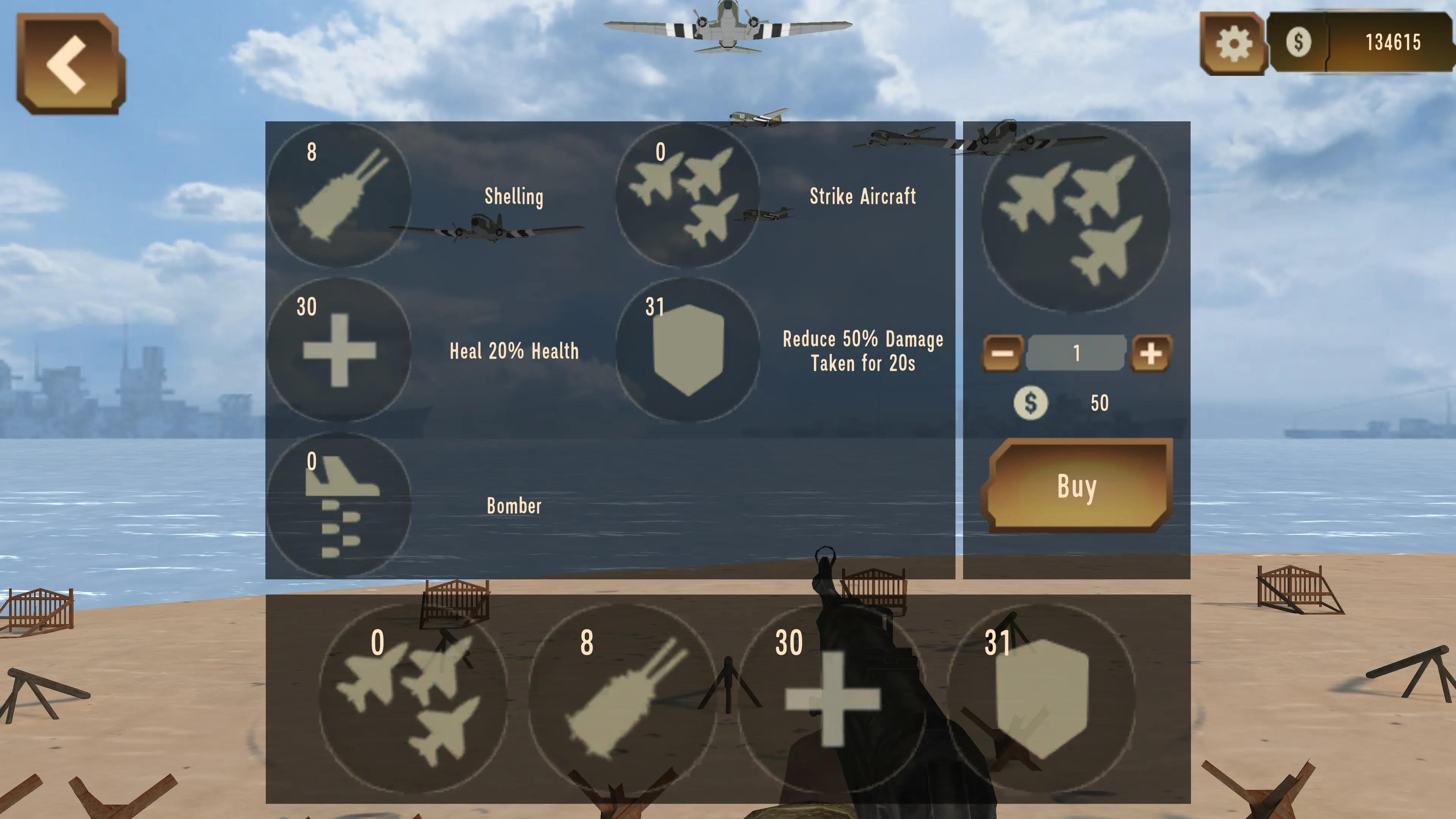
Task: Decrease purchase quantity with the minus button
Action: click(x=1002, y=353)
